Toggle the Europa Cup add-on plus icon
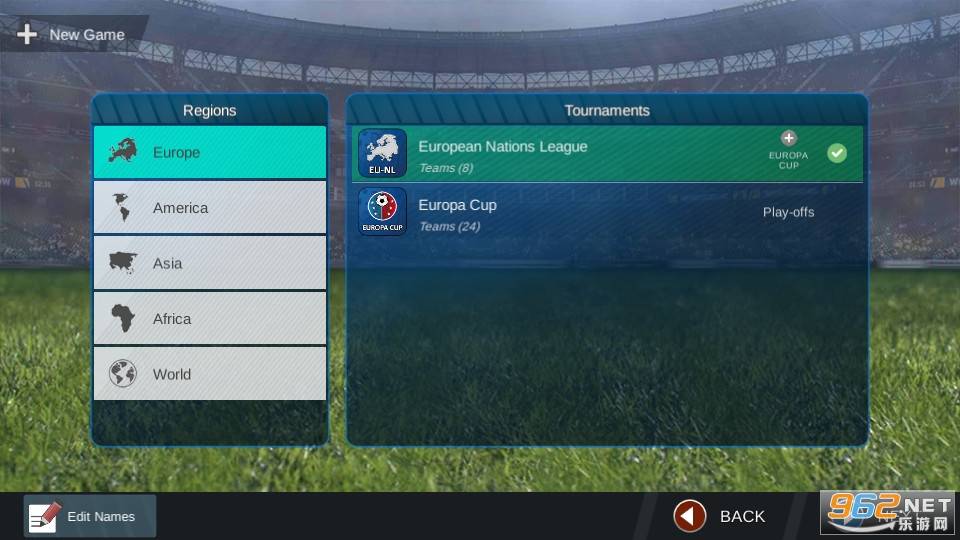The width and height of the screenshot is (960, 540). [x=788, y=139]
